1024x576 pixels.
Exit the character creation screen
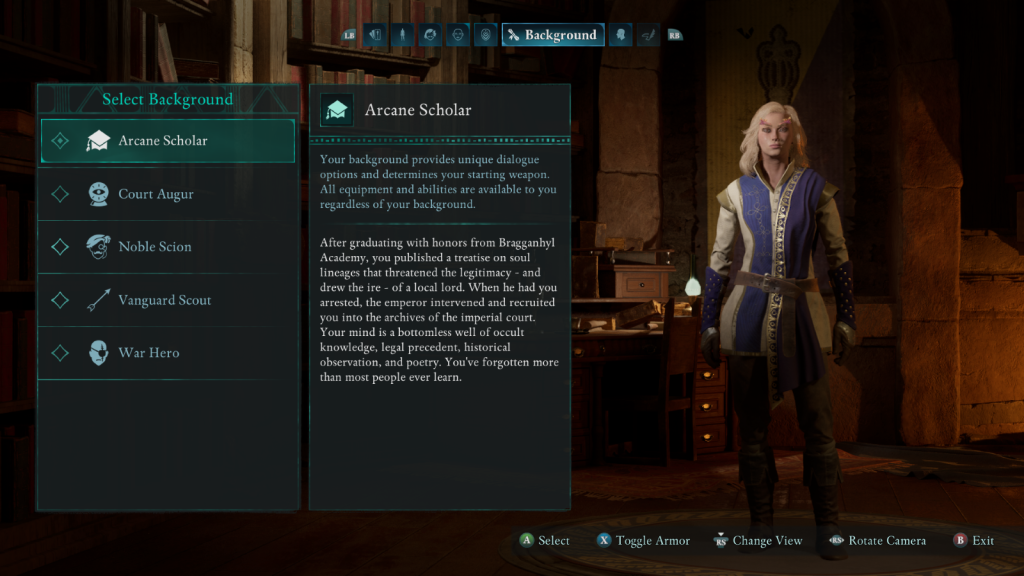click(x=974, y=541)
